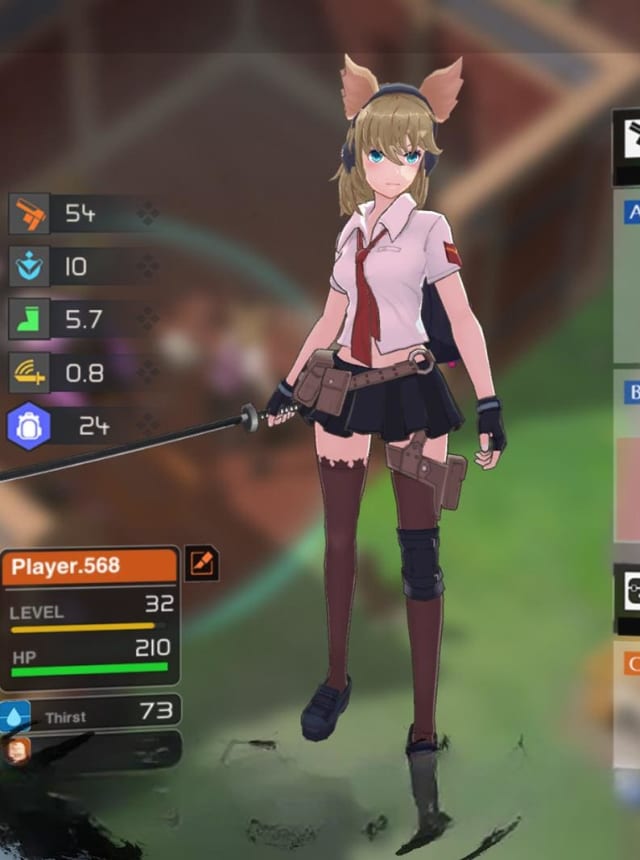Choose the green boot speed stat icon
Screen dimensions: 640x860
(28, 319)
